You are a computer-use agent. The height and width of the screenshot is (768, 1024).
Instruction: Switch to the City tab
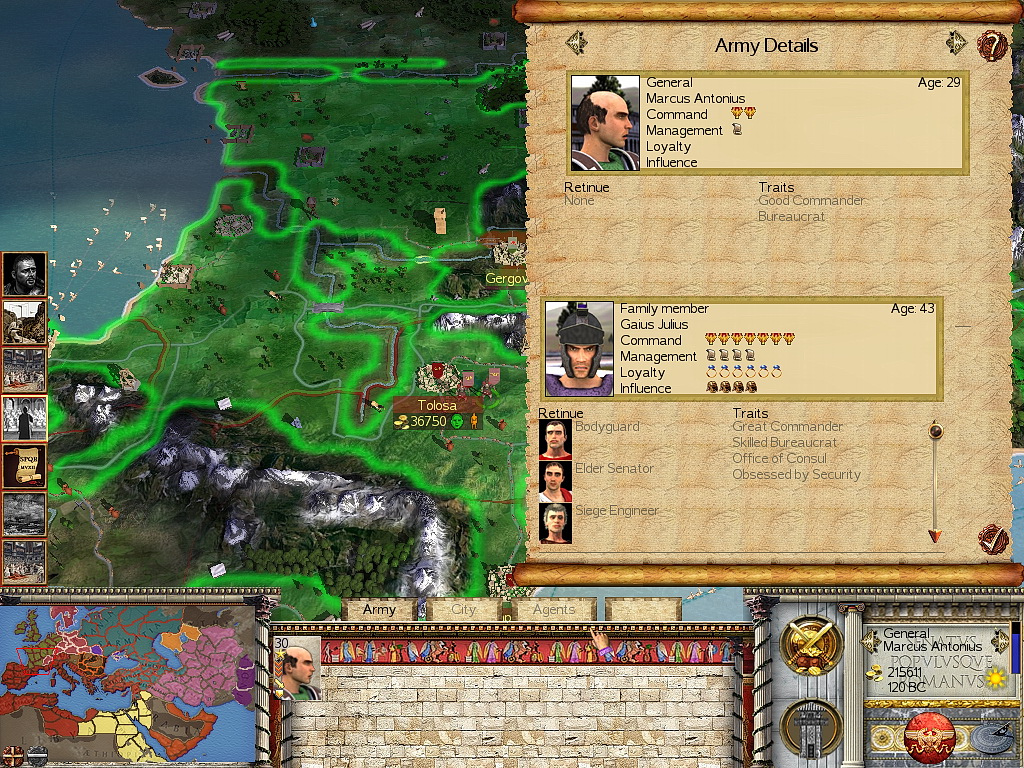464,610
